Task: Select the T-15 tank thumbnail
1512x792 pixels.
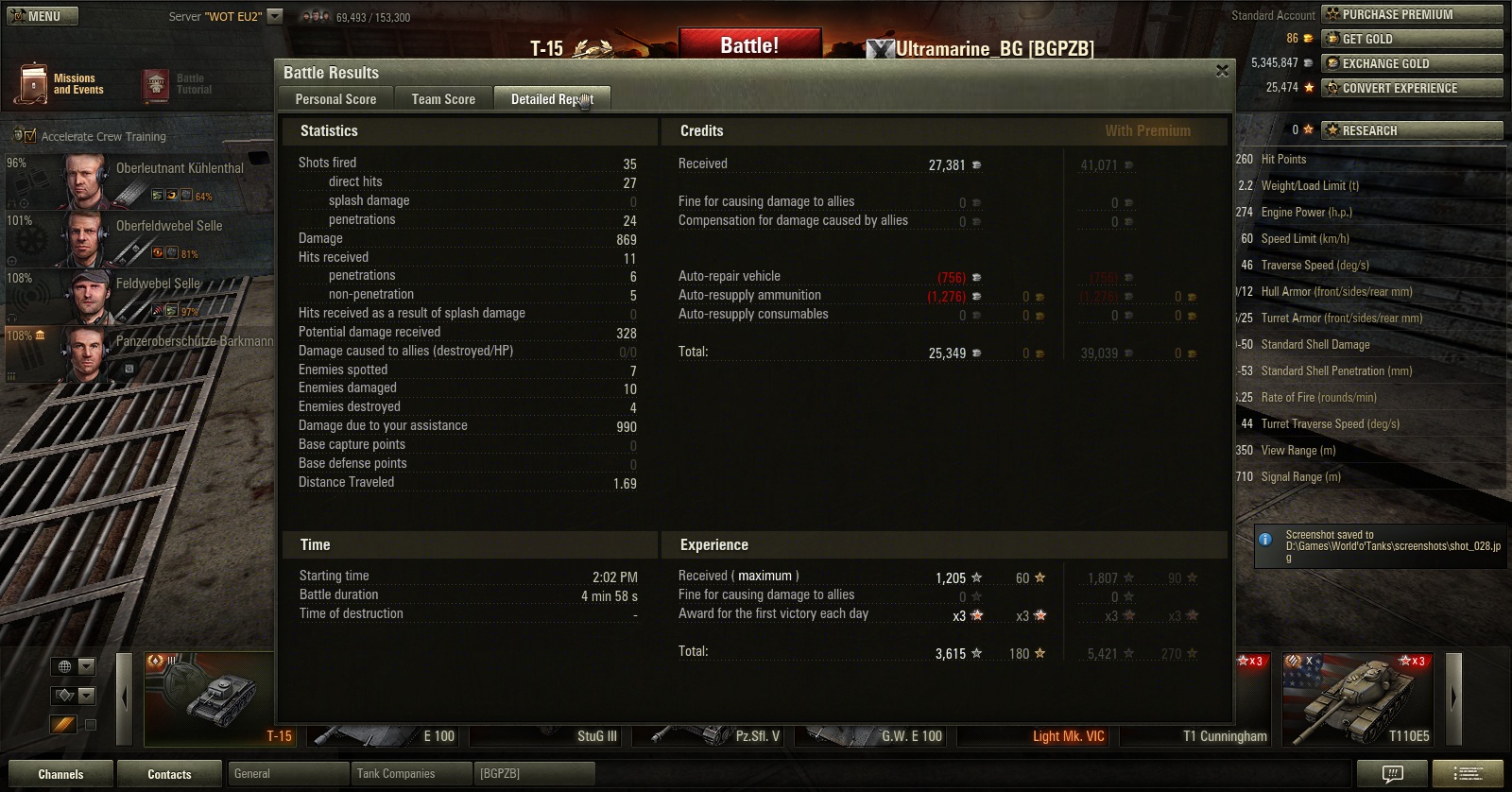Action: [210, 698]
